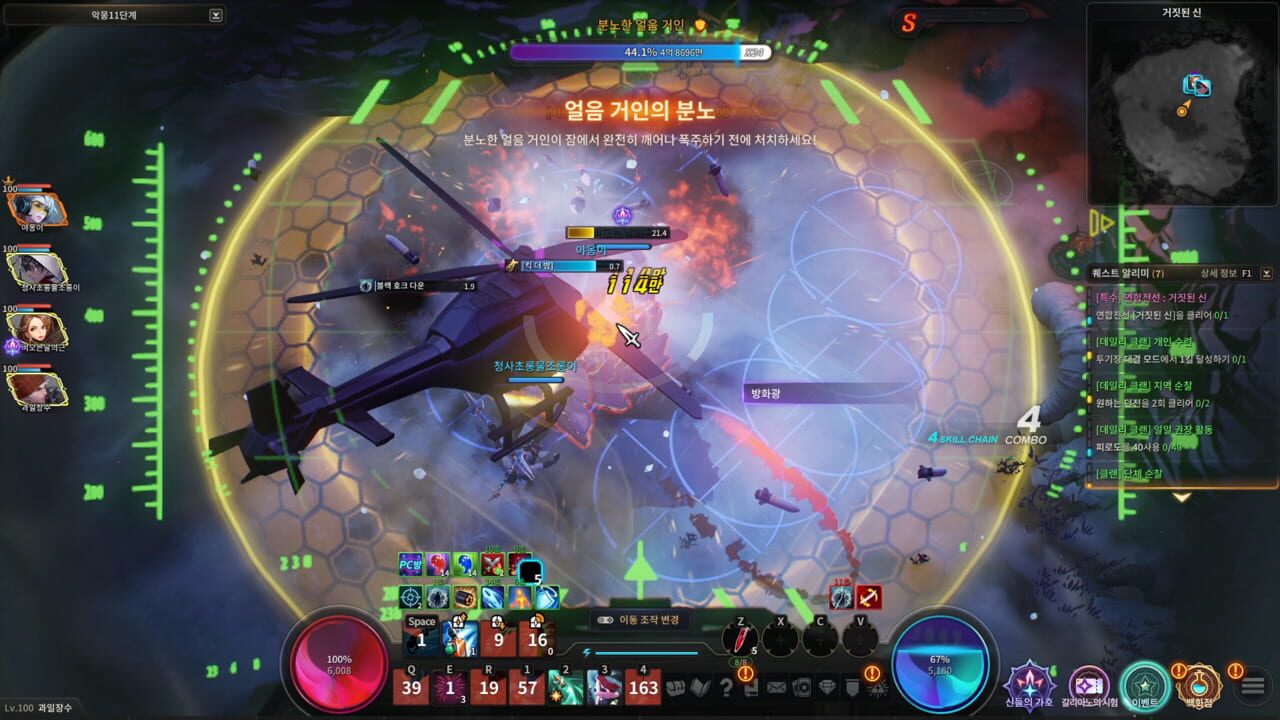
Task: Open the 갈리아노의시험 trial card icon
Action: pyautogui.click(x=1090, y=687)
